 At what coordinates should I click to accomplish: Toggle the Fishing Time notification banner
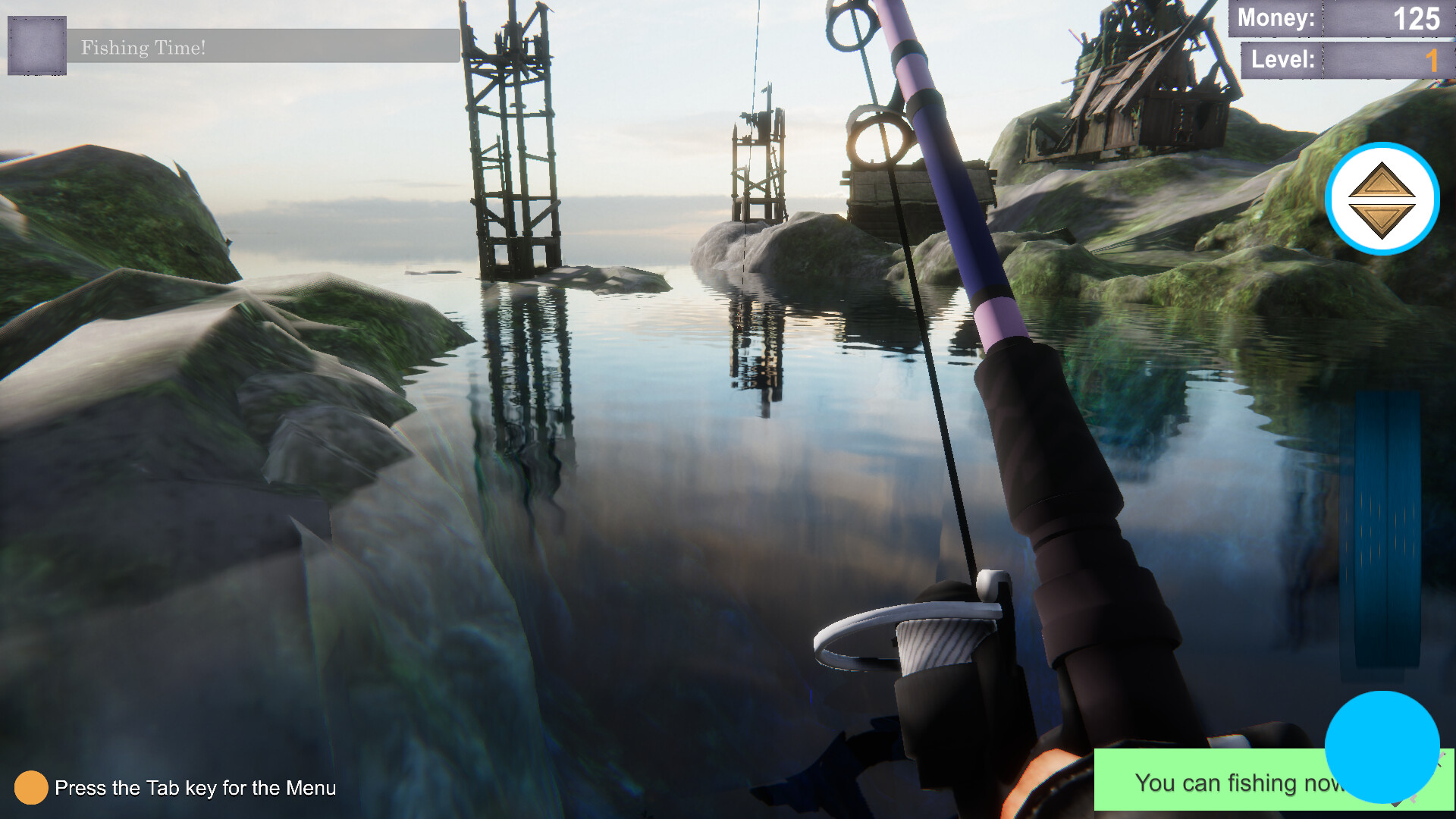[258, 47]
